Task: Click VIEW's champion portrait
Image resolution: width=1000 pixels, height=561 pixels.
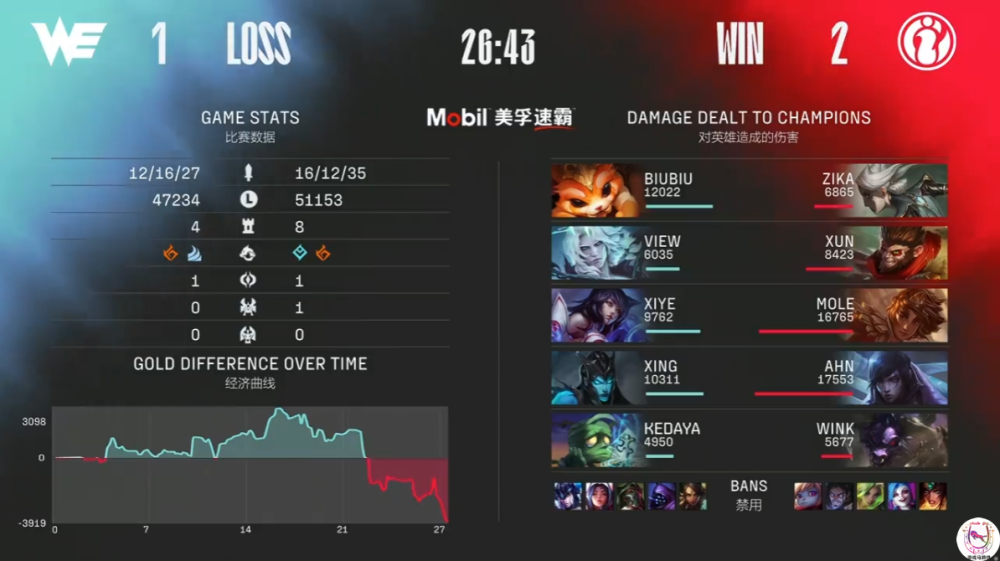Action: tap(597, 253)
